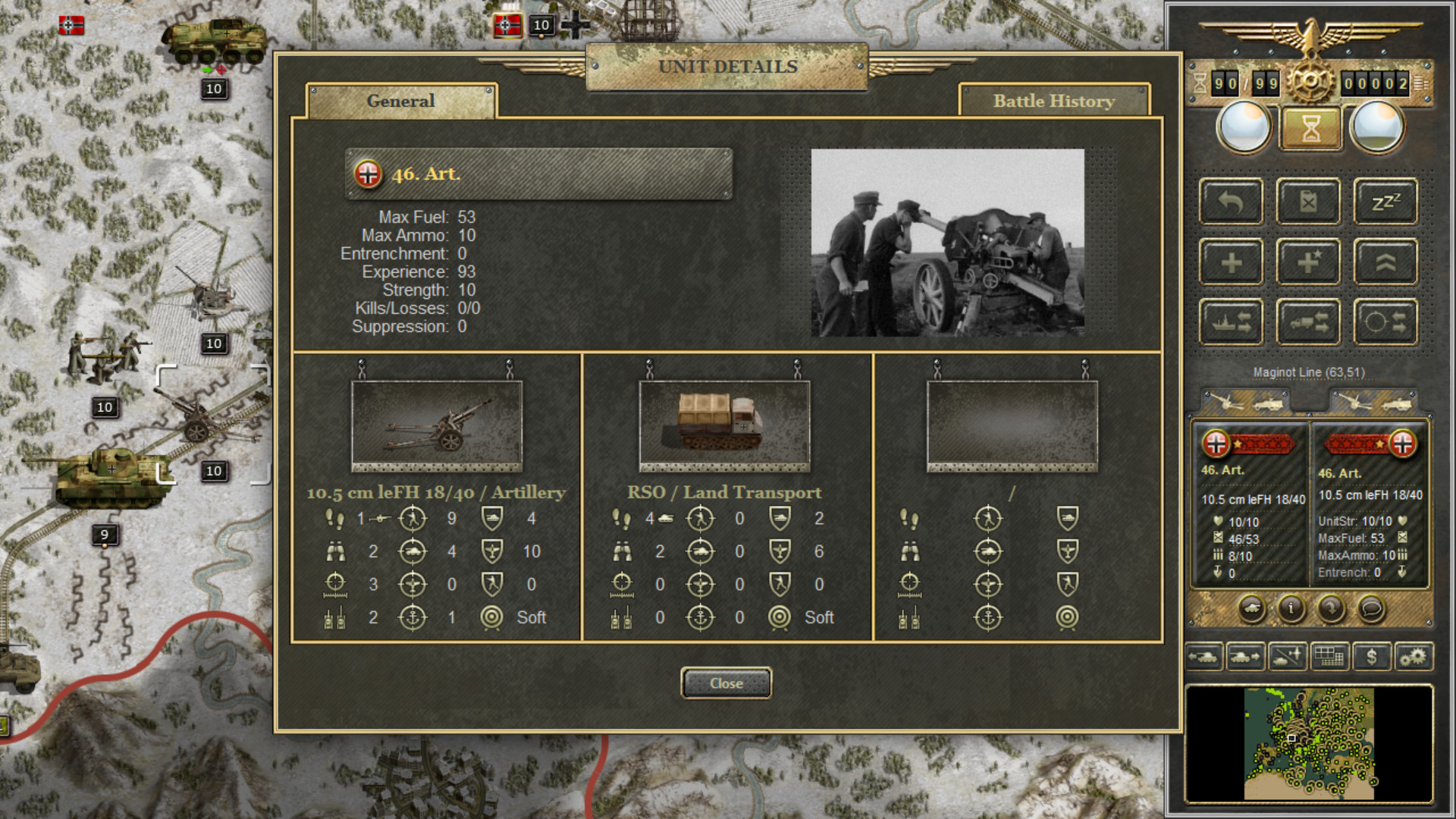Select the previous unit tank-arrow button
The image size is (1456, 819).
point(1203,657)
